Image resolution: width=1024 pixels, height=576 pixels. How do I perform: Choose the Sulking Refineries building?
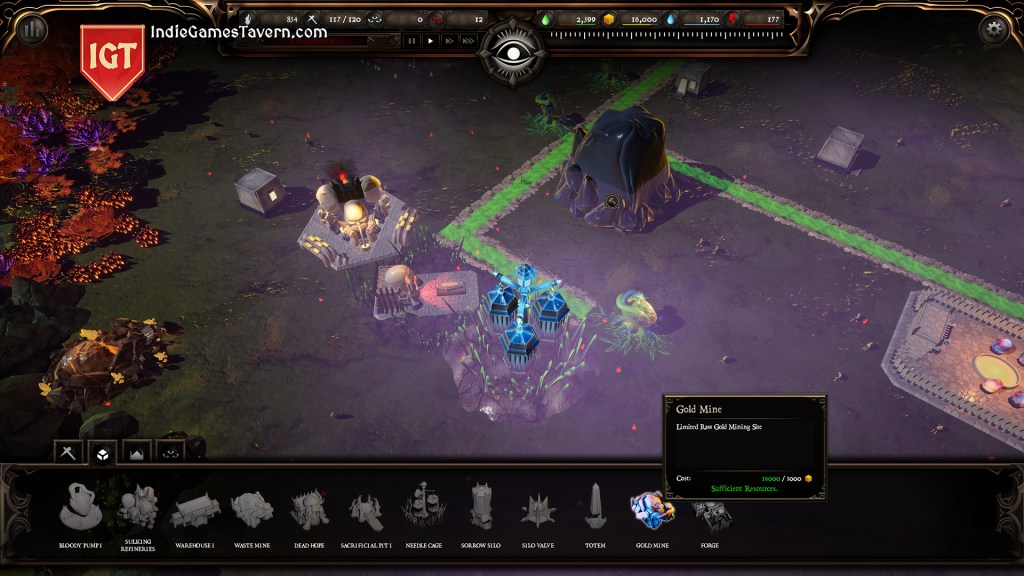point(137,507)
